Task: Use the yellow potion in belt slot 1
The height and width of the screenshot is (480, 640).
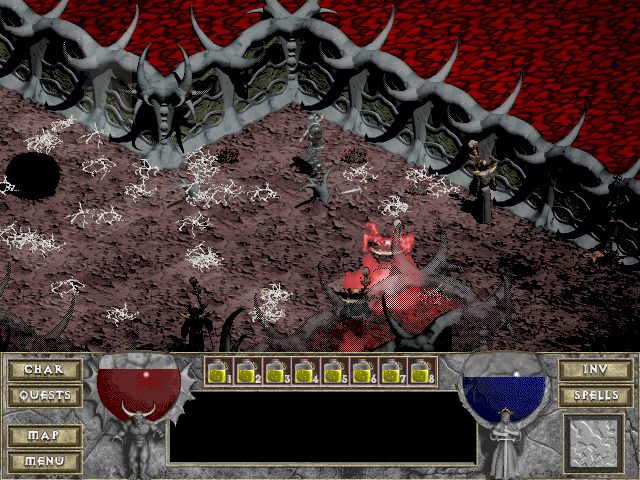Action: [x=218, y=372]
